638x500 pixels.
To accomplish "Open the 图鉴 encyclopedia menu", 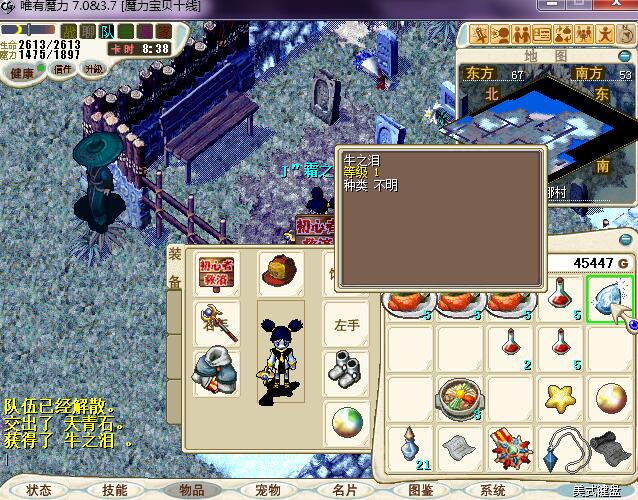I will 421,490.
